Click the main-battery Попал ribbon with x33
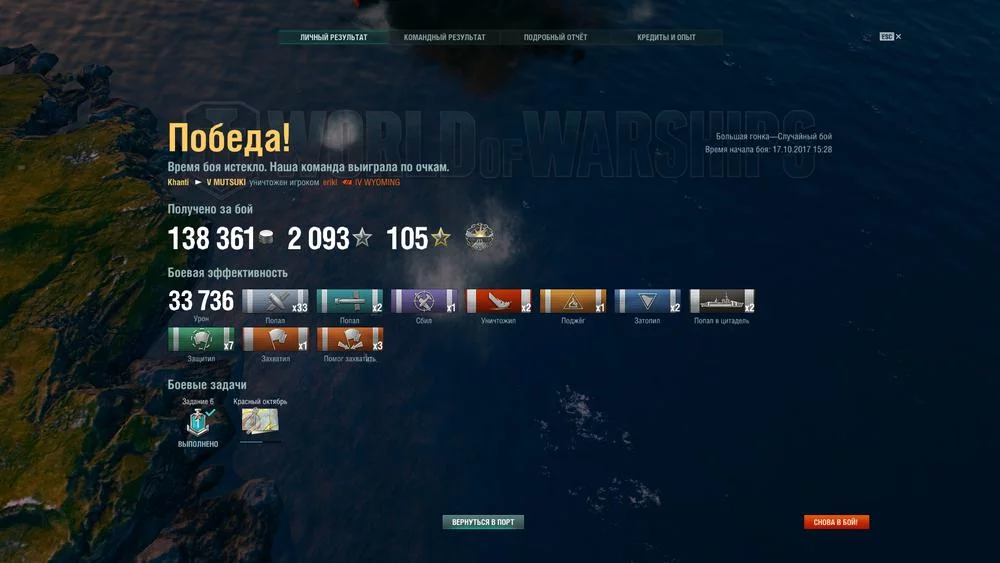Viewport: 1000px width, 563px height. point(275,302)
